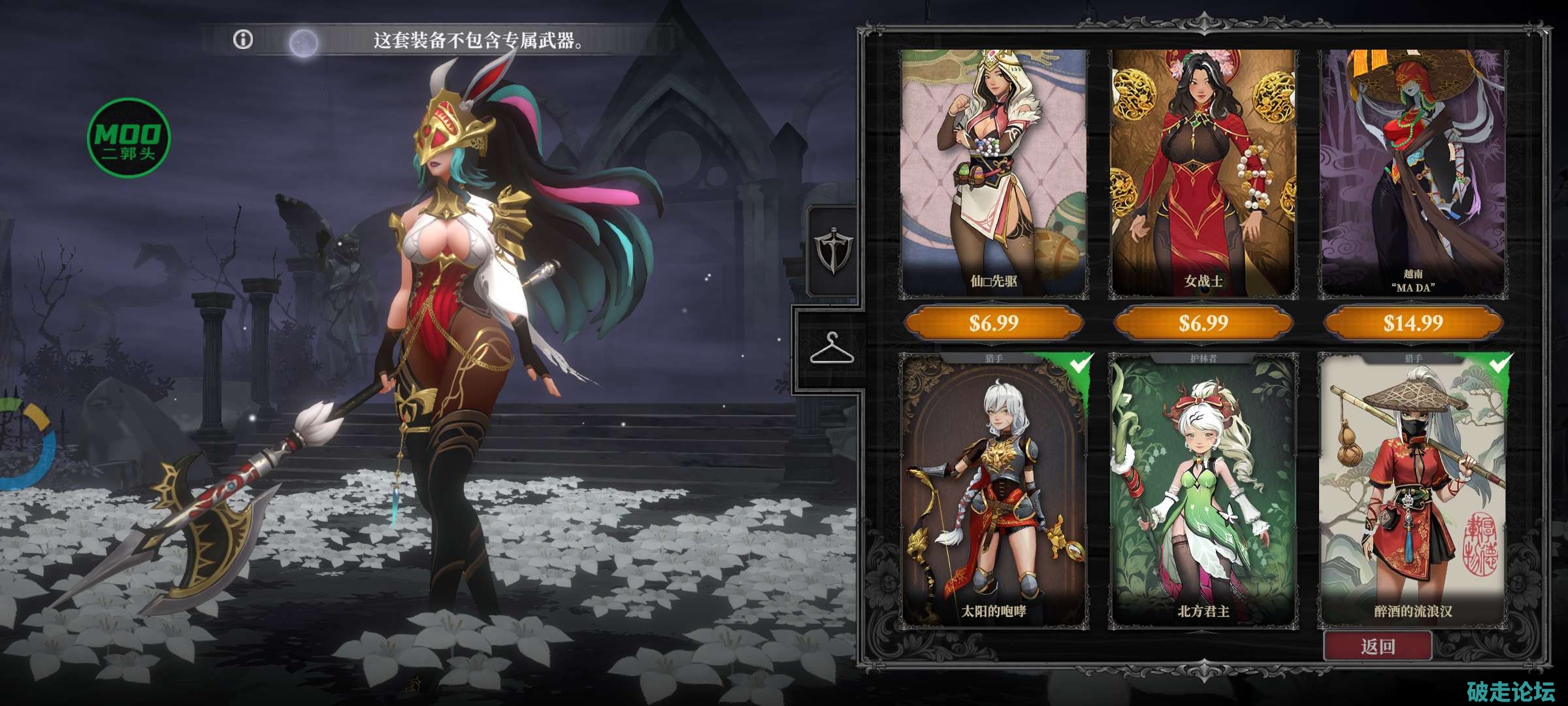Choose the 女战士 red dress costume
The height and width of the screenshot is (706, 1568).
(x=1203, y=173)
